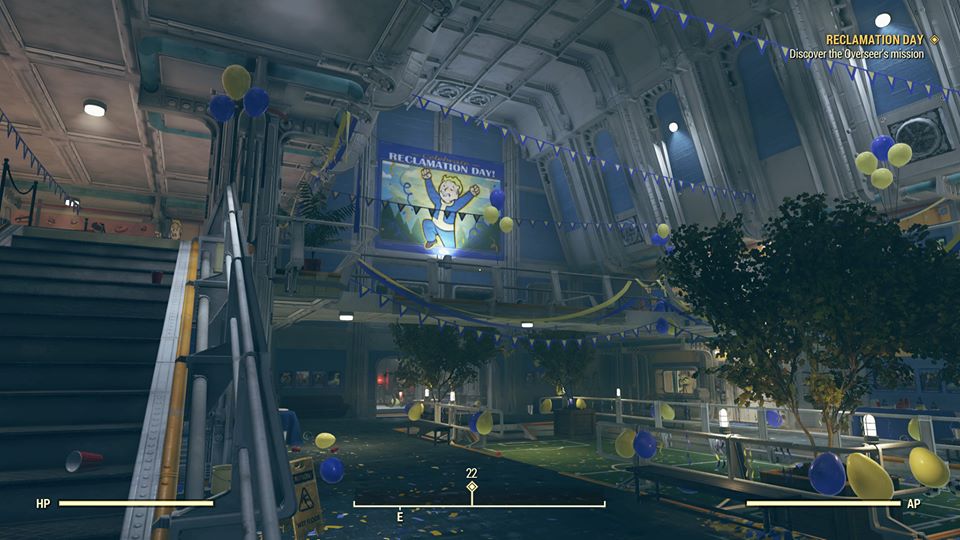Image resolution: width=960 pixels, height=540 pixels.
Task: Select the Reclamation Day quest tracker title
Action: (875, 40)
